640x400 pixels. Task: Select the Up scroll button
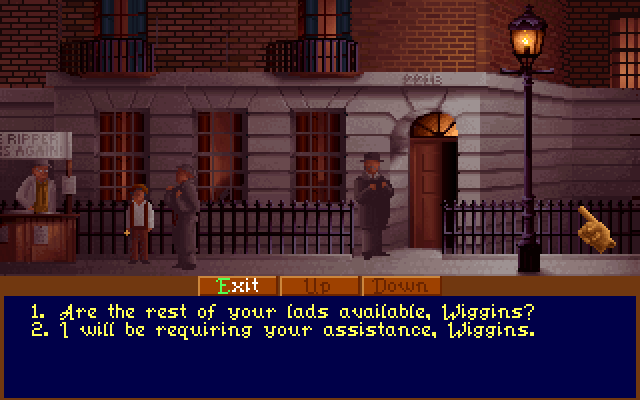319,285
